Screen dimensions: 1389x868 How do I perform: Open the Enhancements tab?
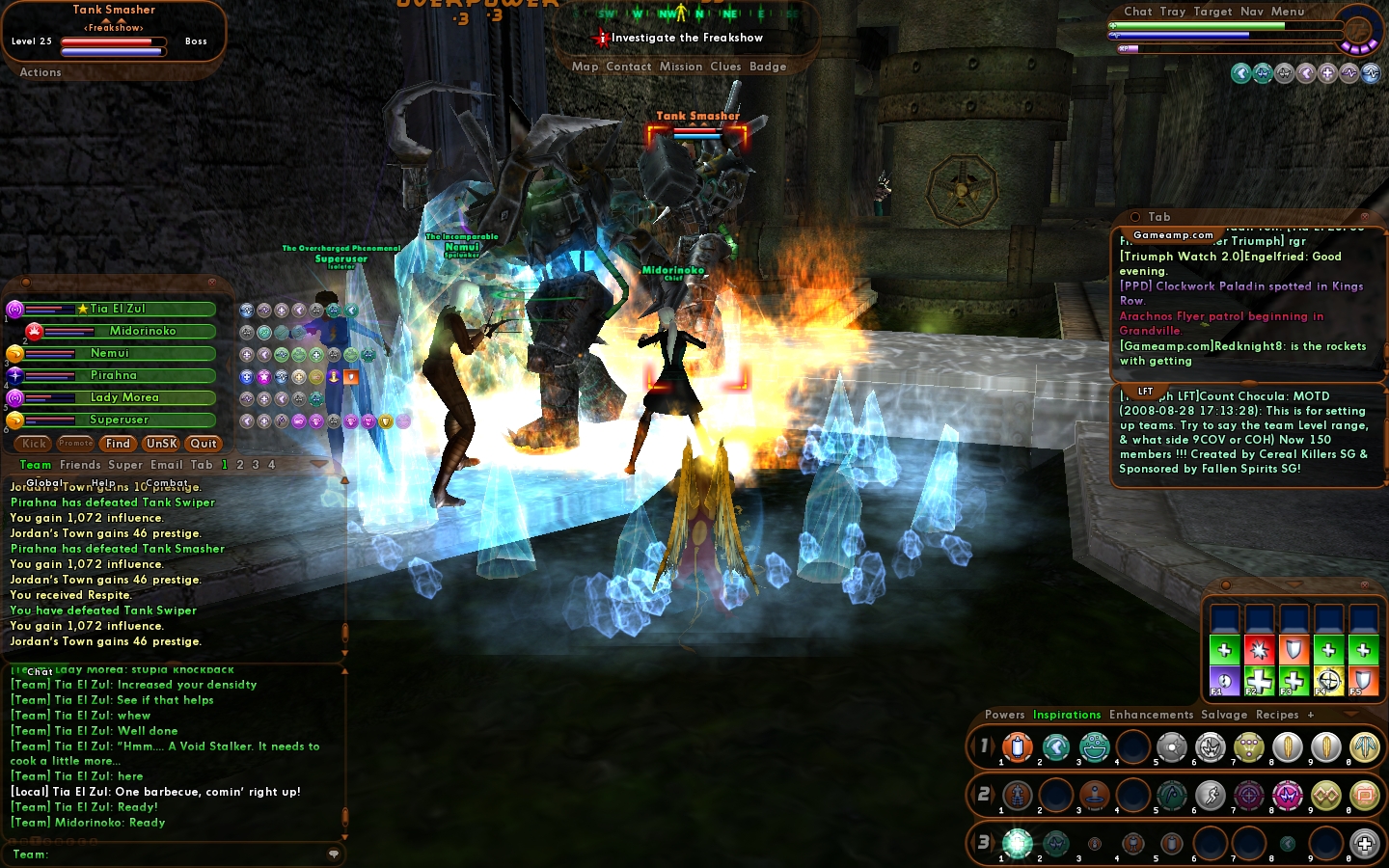1151,715
